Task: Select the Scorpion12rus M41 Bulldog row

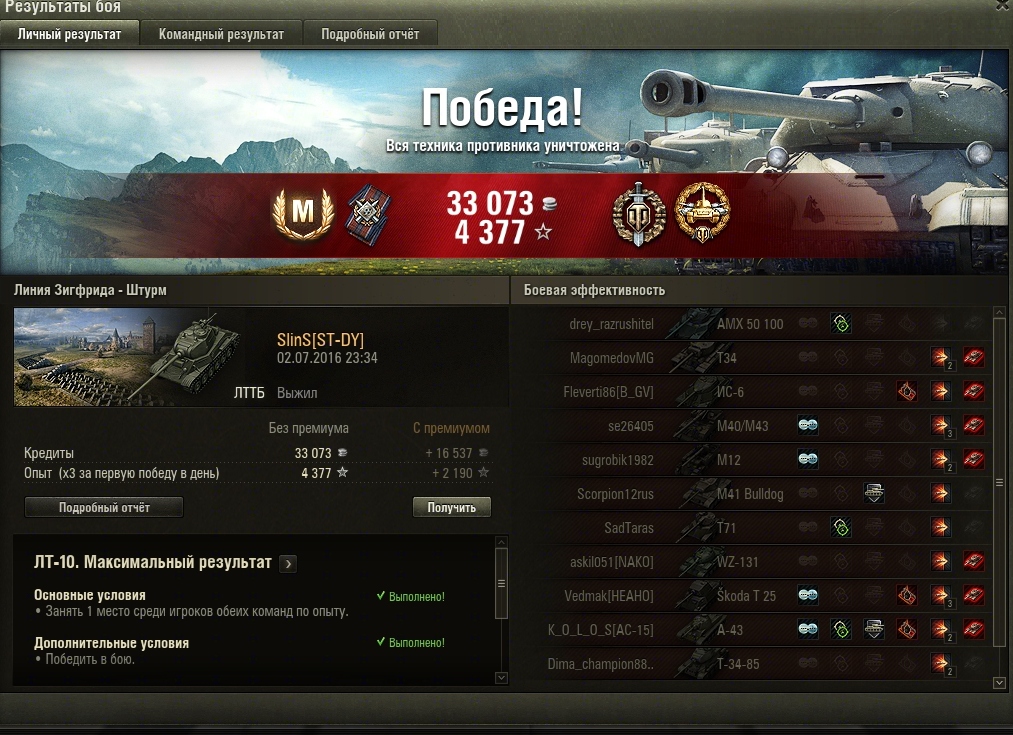Action: pyautogui.click(x=750, y=494)
